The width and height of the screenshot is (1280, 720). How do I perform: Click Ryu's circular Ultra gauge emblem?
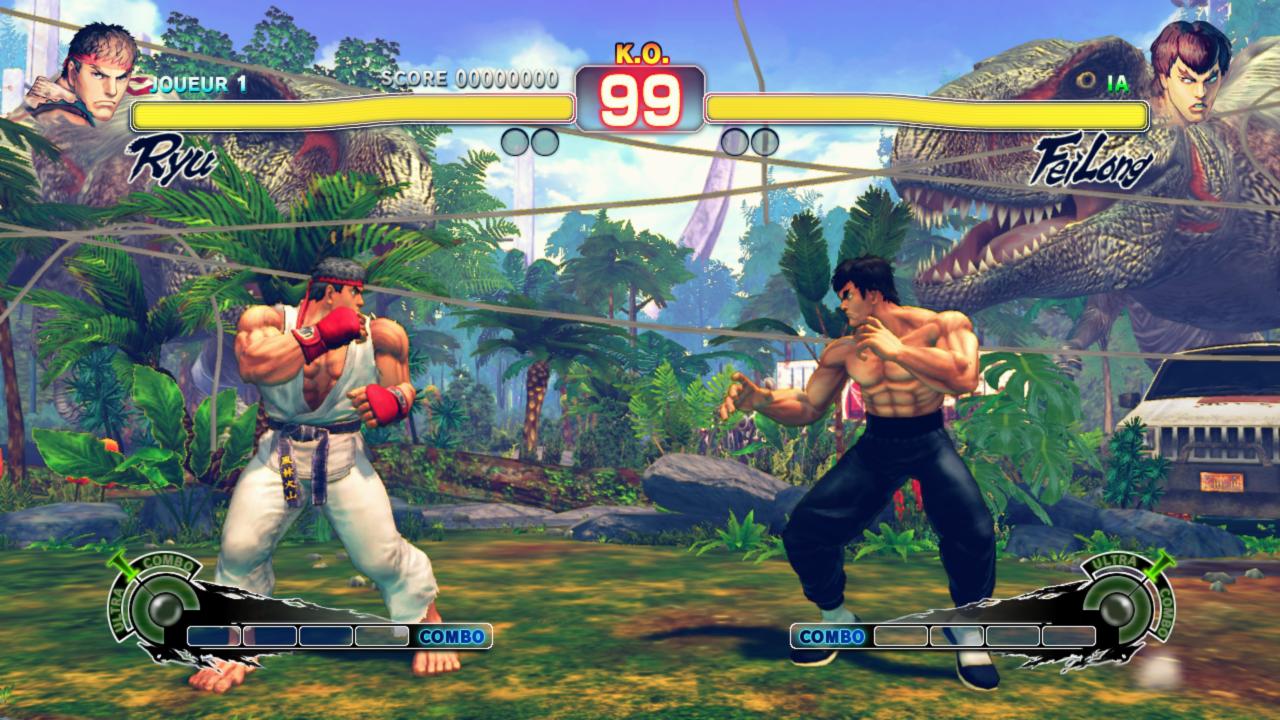[x=164, y=606]
